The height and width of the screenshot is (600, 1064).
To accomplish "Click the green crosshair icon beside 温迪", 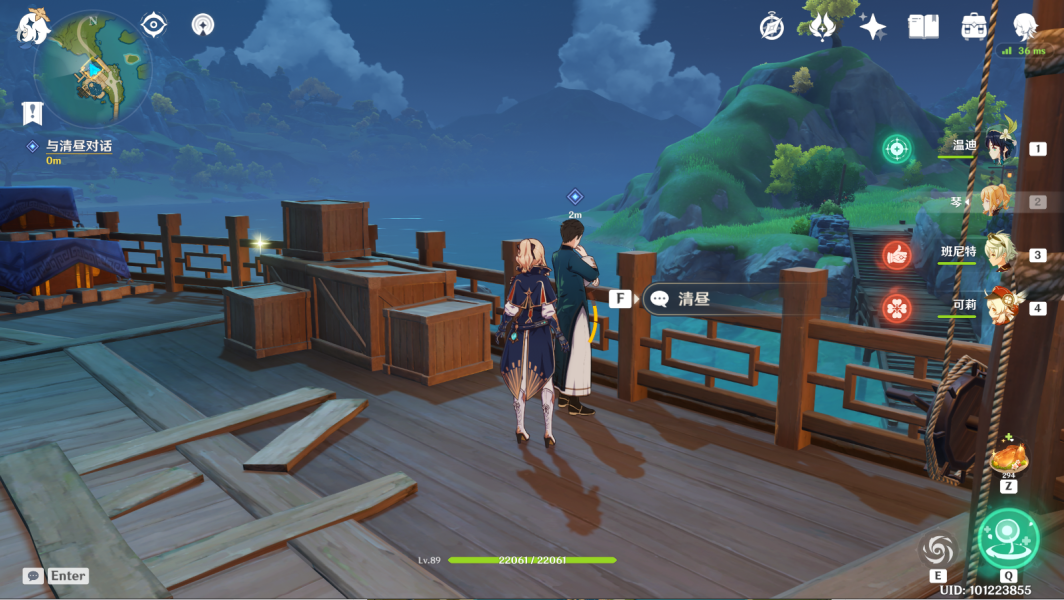I will coord(897,149).
